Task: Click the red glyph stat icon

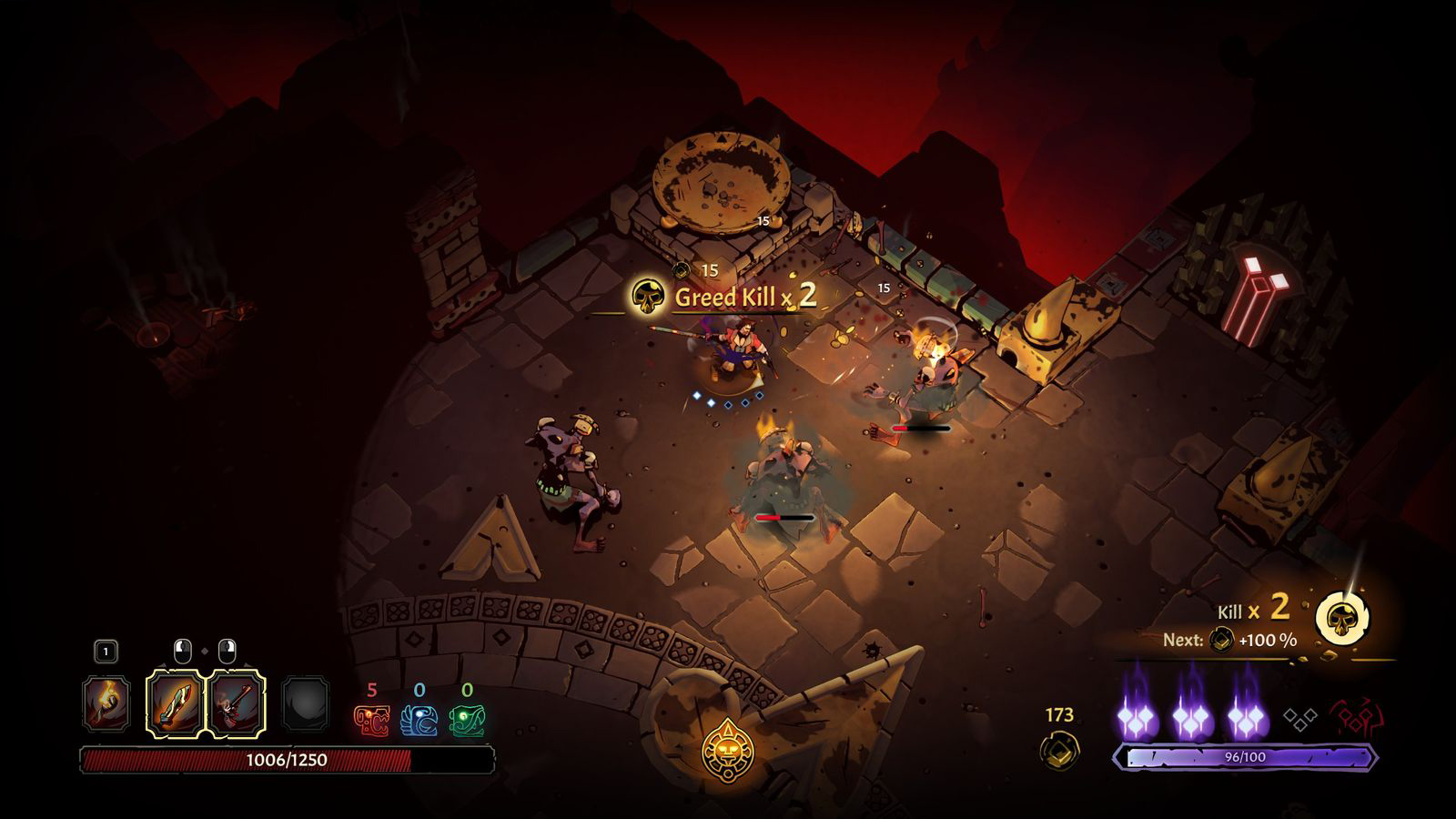Action: [x=371, y=721]
